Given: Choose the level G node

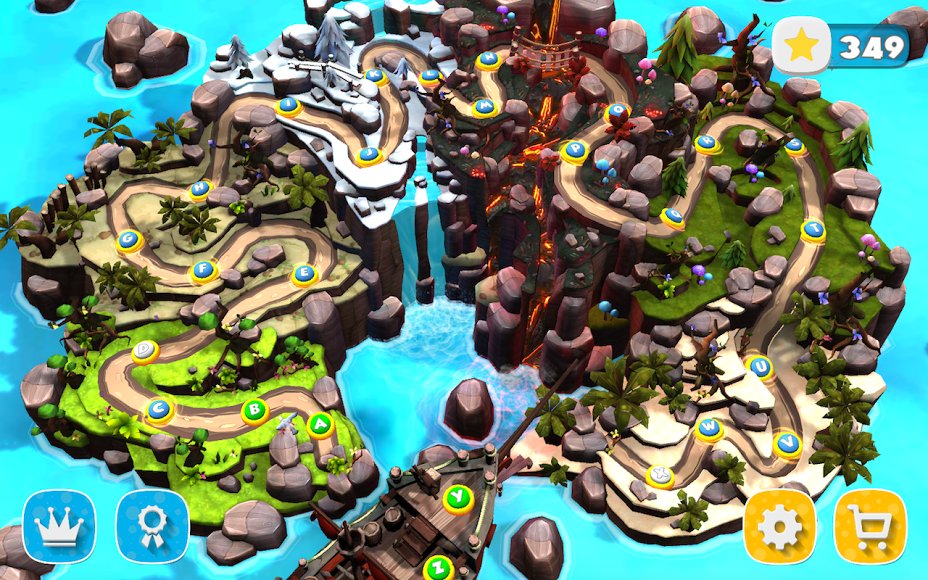Looking at the screenshot, I should [128, 239].
